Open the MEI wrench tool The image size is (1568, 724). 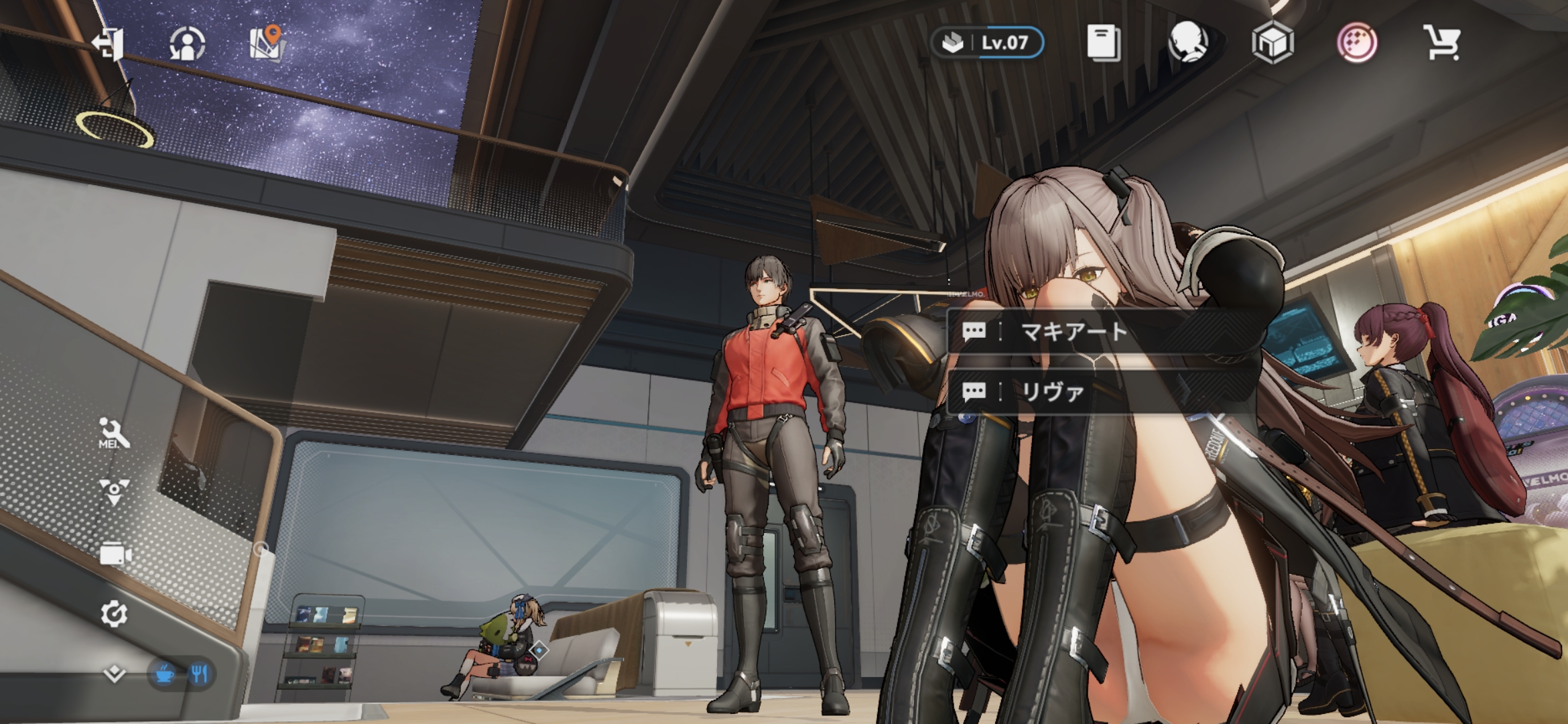click(x=114, y=433)
